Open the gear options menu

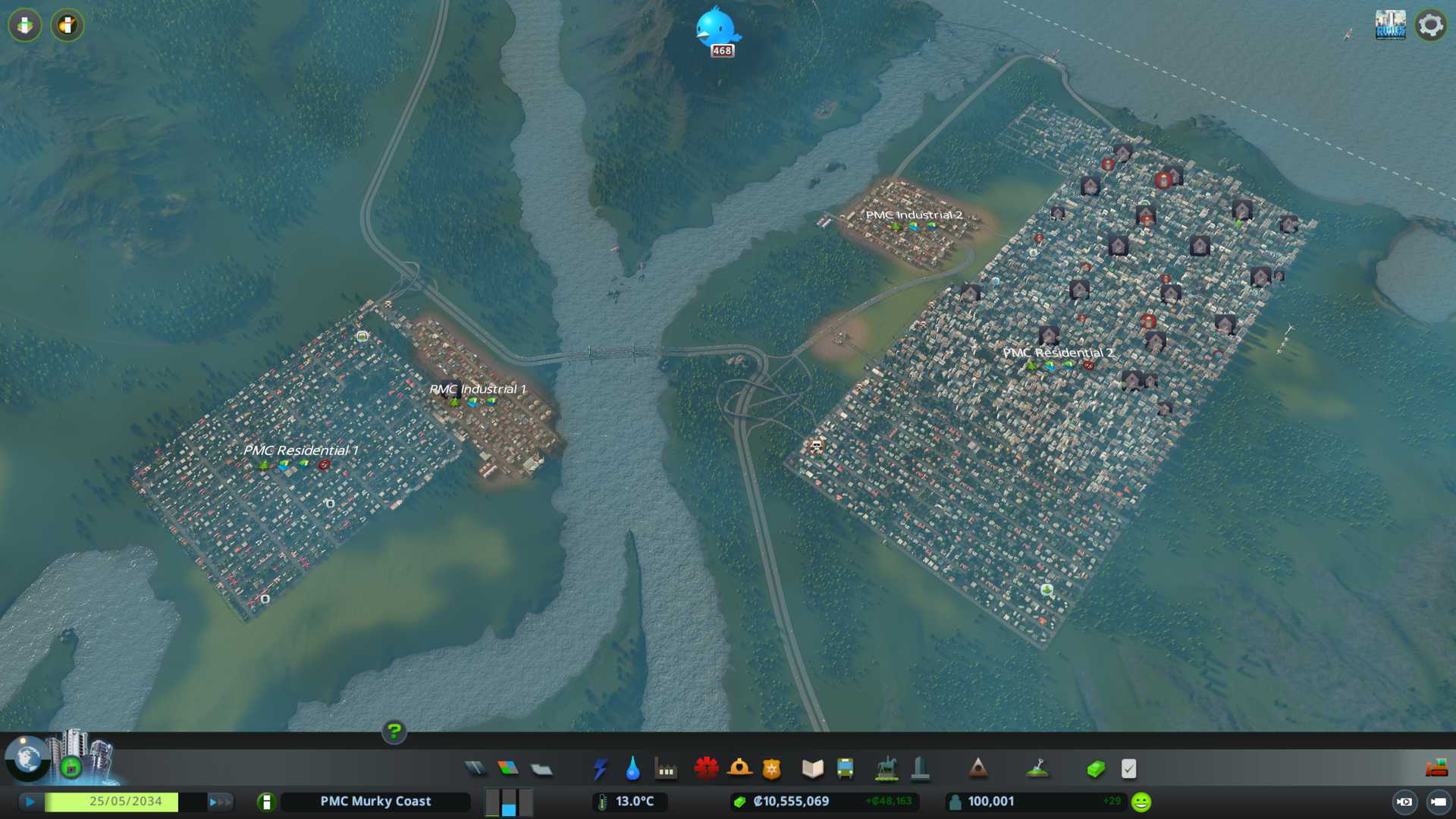[1430, 25]
